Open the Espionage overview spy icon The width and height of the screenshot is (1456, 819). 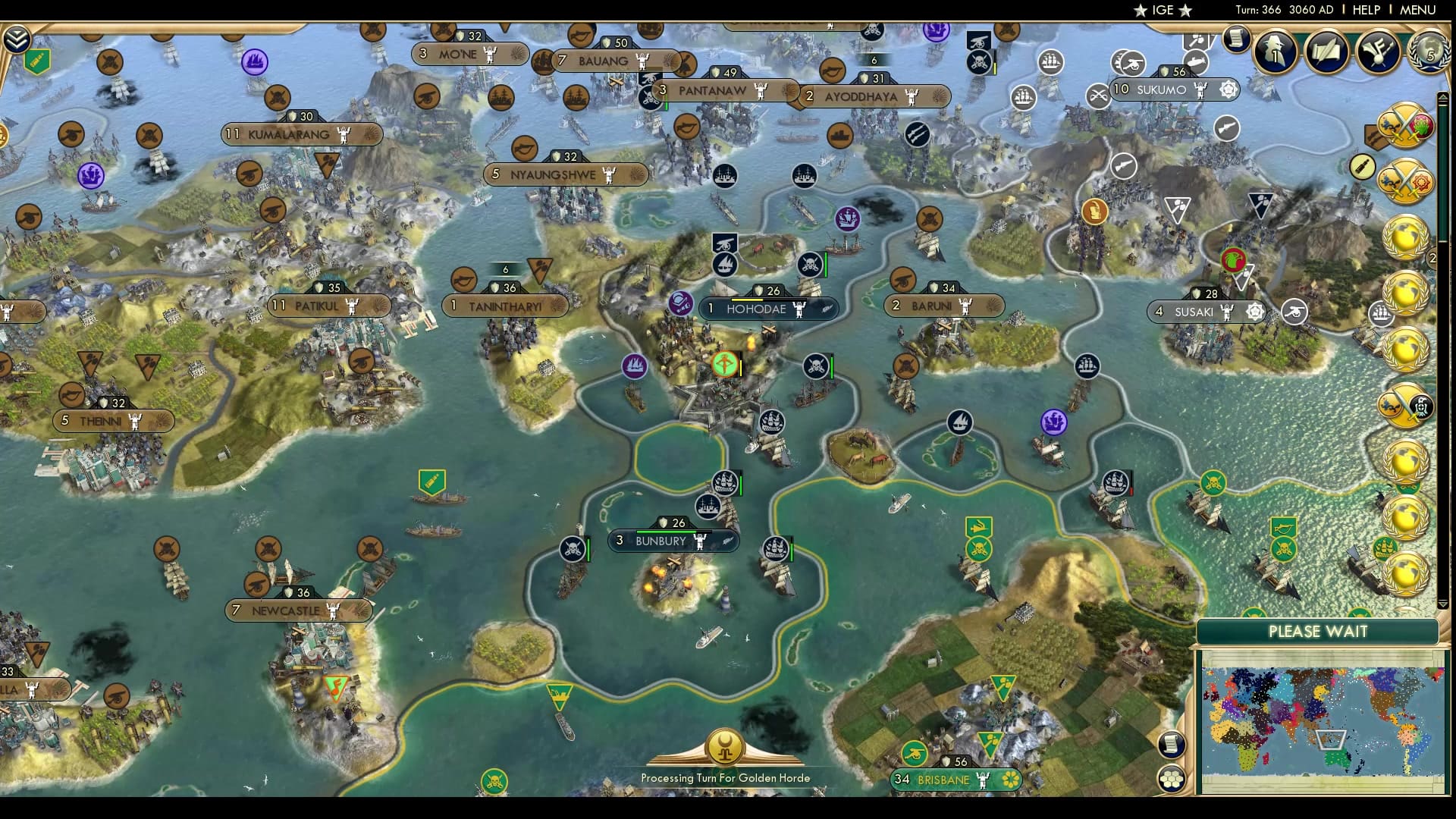coord(1276,52)
